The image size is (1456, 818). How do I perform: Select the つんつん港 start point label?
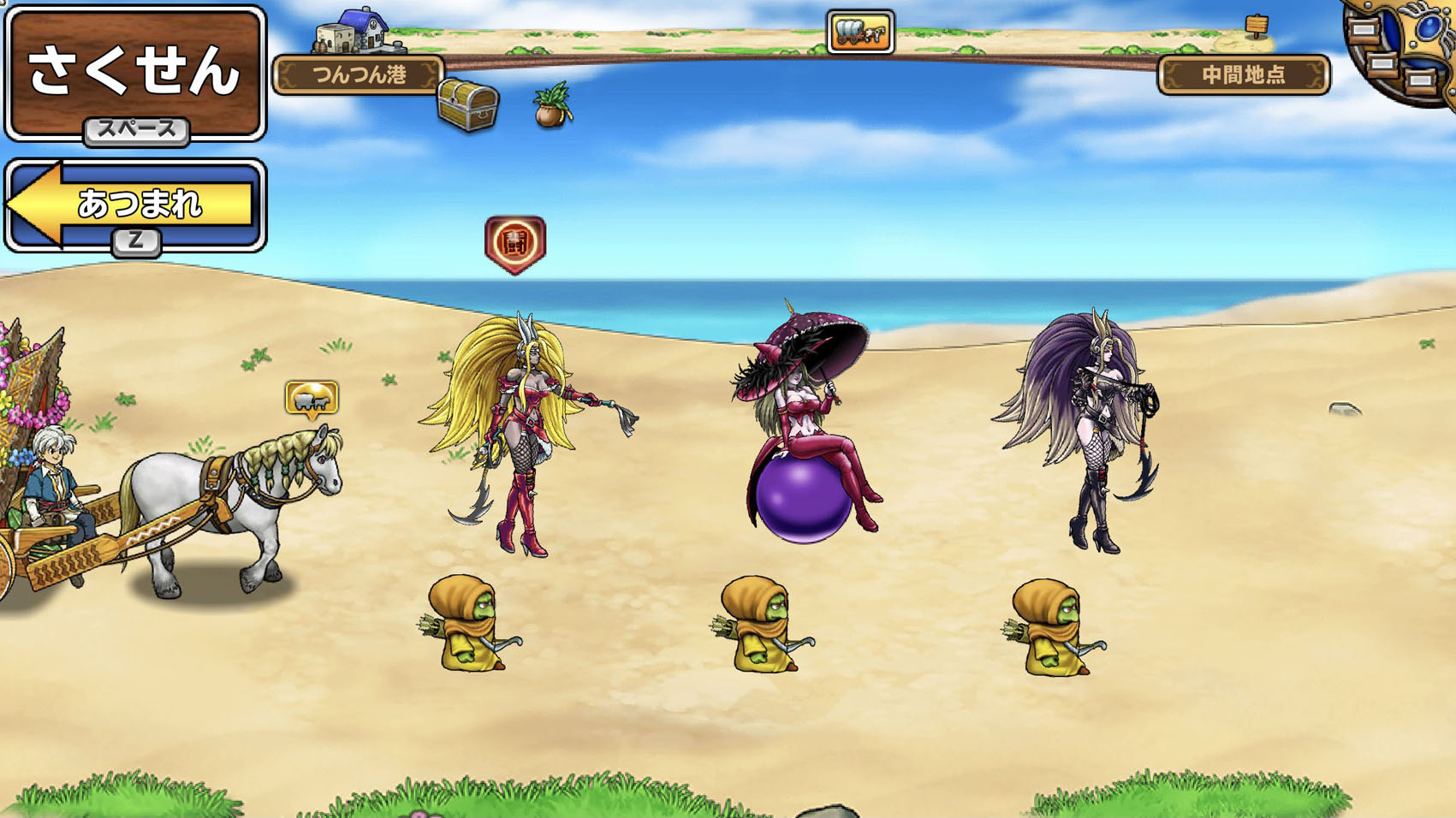point(360,74)
